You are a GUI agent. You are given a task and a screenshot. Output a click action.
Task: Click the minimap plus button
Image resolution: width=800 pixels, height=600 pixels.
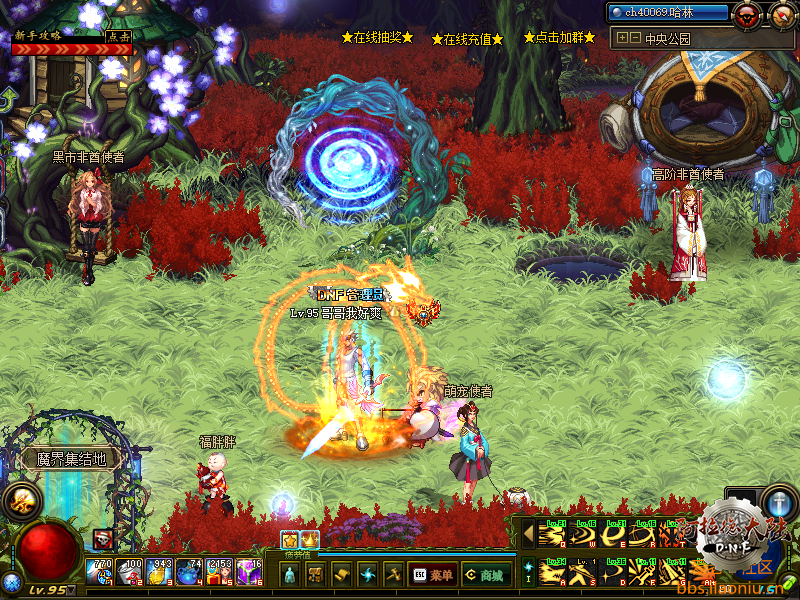click(622, 38)
